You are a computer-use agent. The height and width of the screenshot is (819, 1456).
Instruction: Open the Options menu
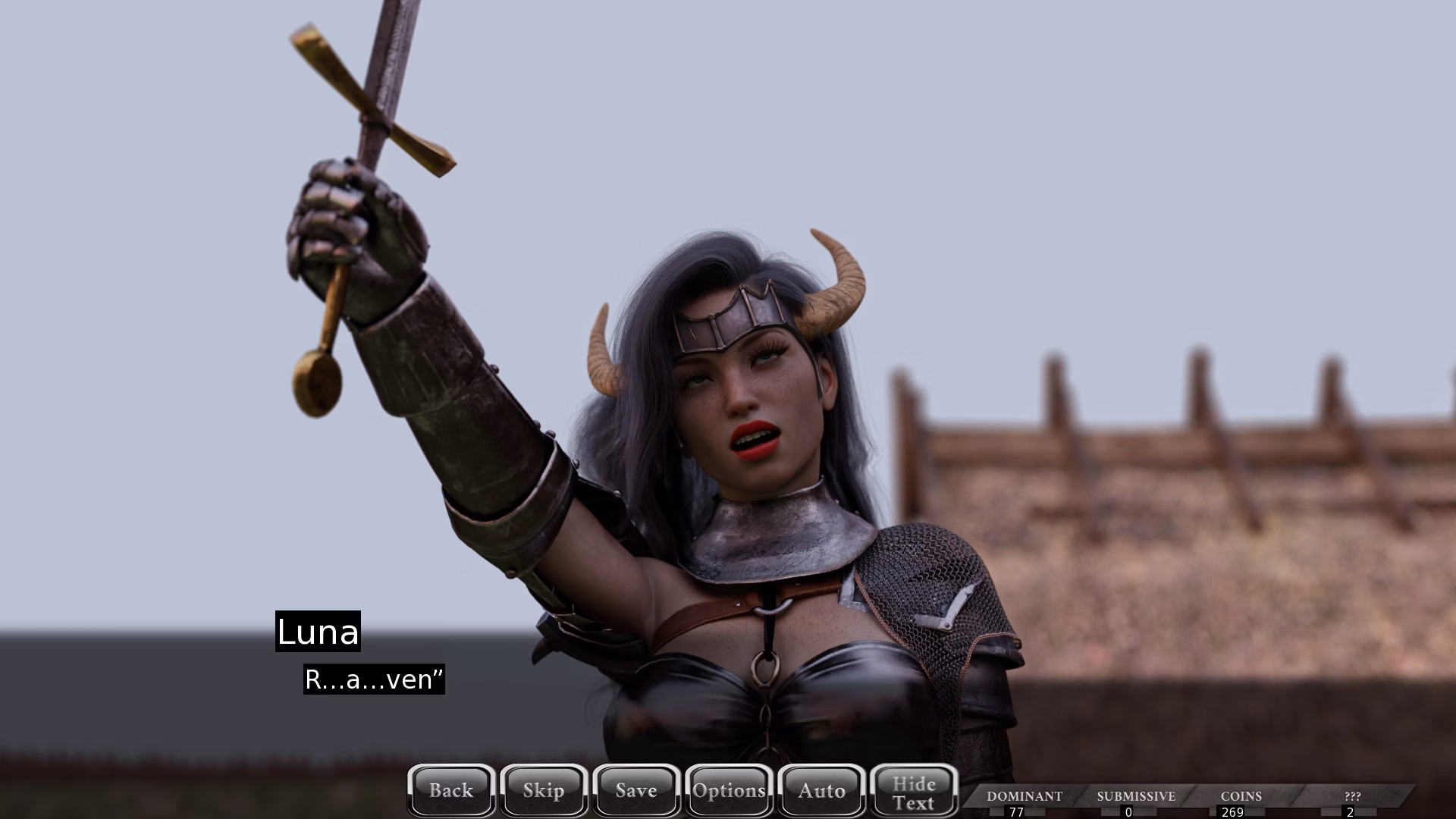729,791
